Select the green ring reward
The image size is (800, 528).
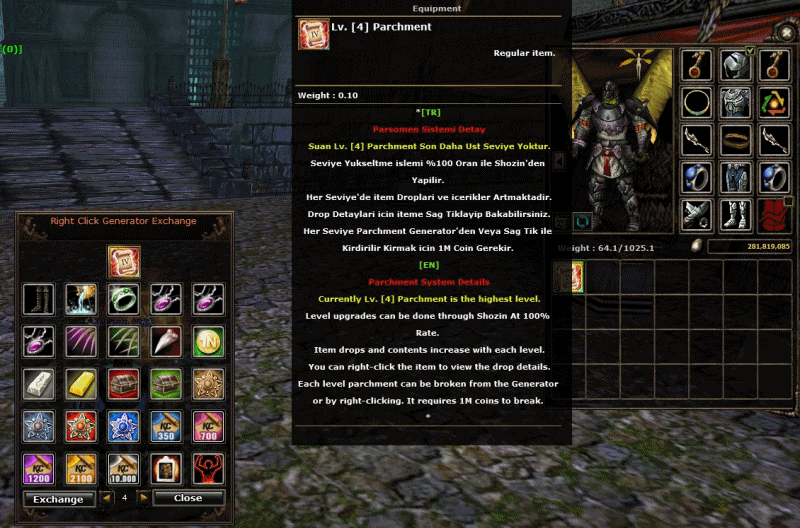(124, 299)
